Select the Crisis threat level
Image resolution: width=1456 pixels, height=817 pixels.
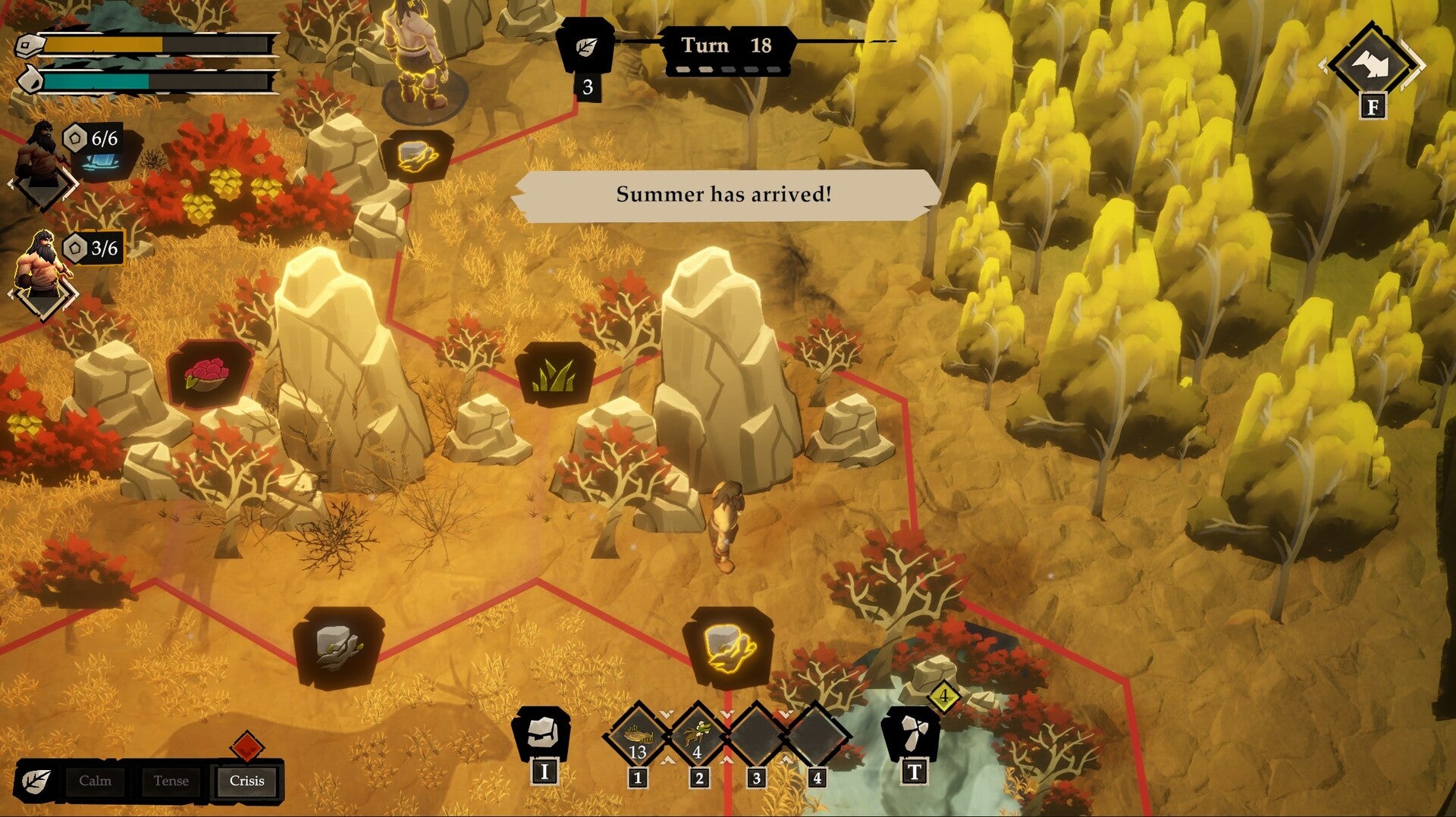click(x=246, y=781)
